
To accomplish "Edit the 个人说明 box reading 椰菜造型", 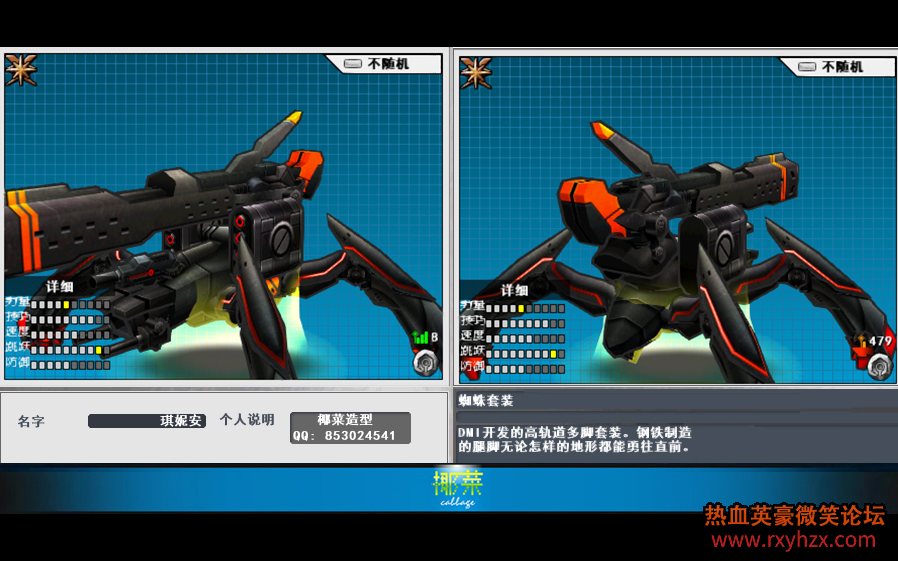I will click(x=350, y=428).
